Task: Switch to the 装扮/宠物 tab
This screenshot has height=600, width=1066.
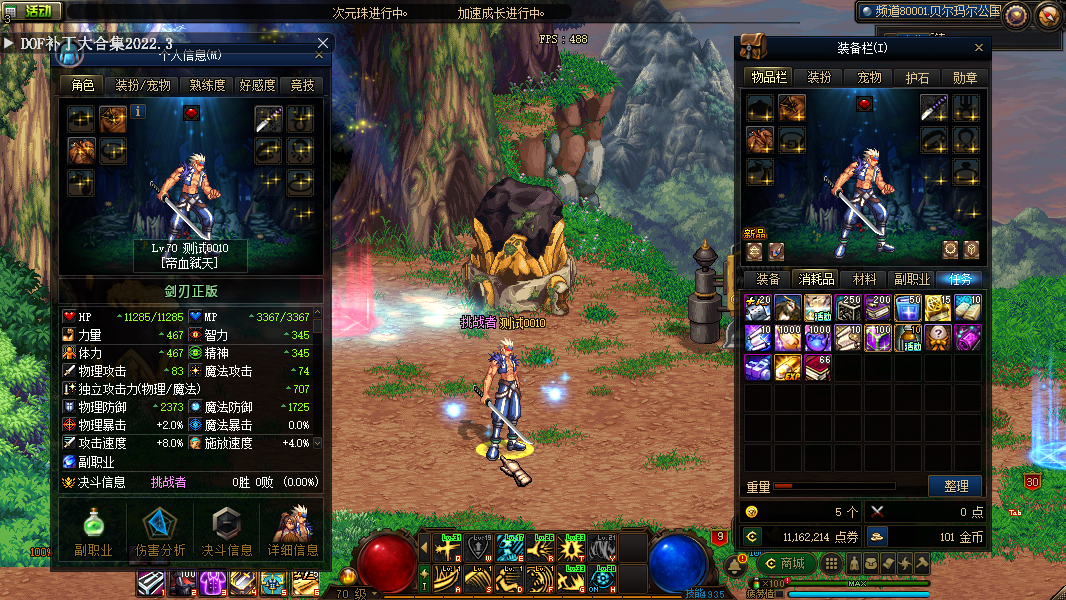Action: pyautogui.click(x=143, y=85)
